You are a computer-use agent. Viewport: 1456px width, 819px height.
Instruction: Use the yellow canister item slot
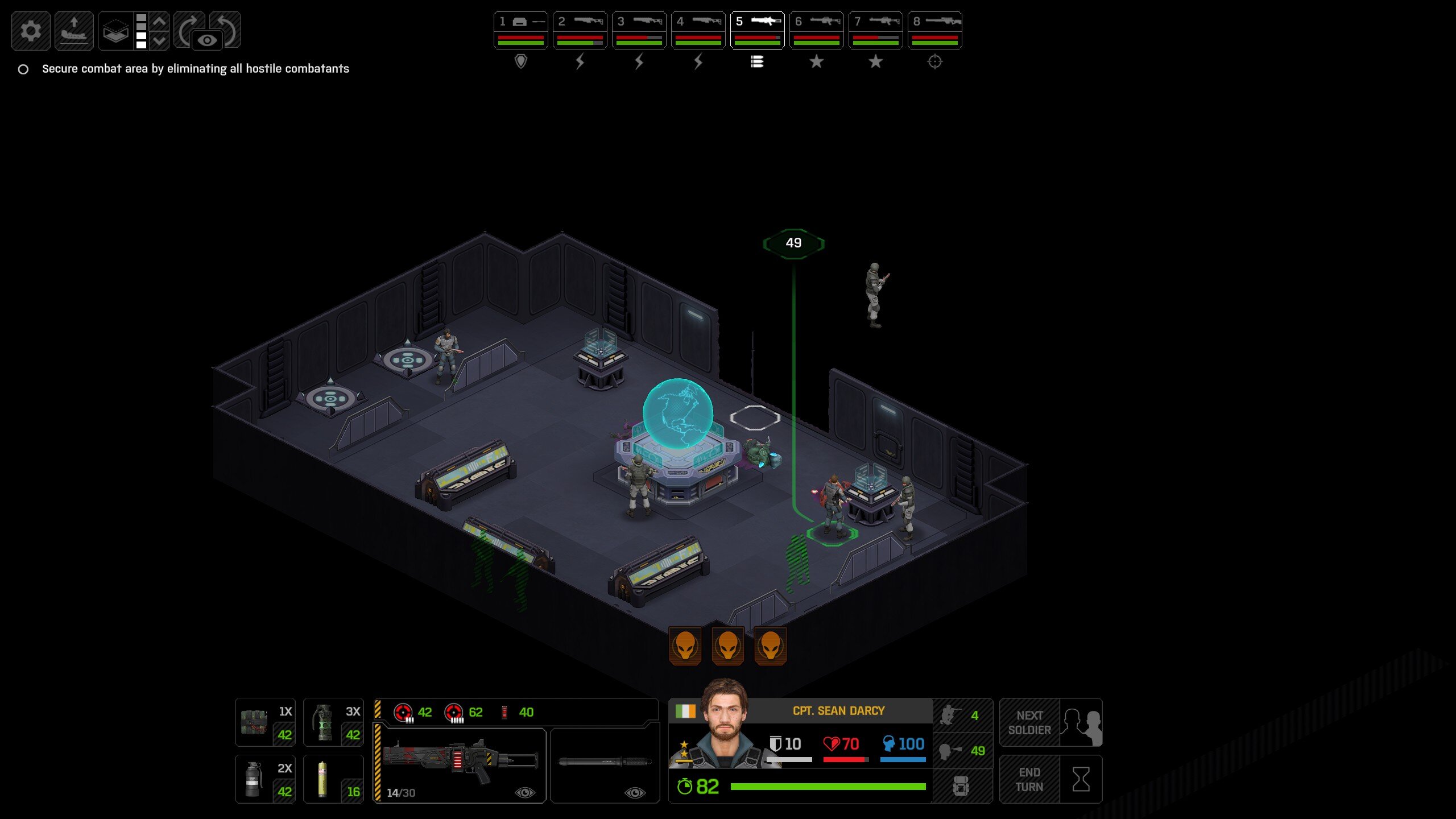pyautogui.click(x=333, y=779)
